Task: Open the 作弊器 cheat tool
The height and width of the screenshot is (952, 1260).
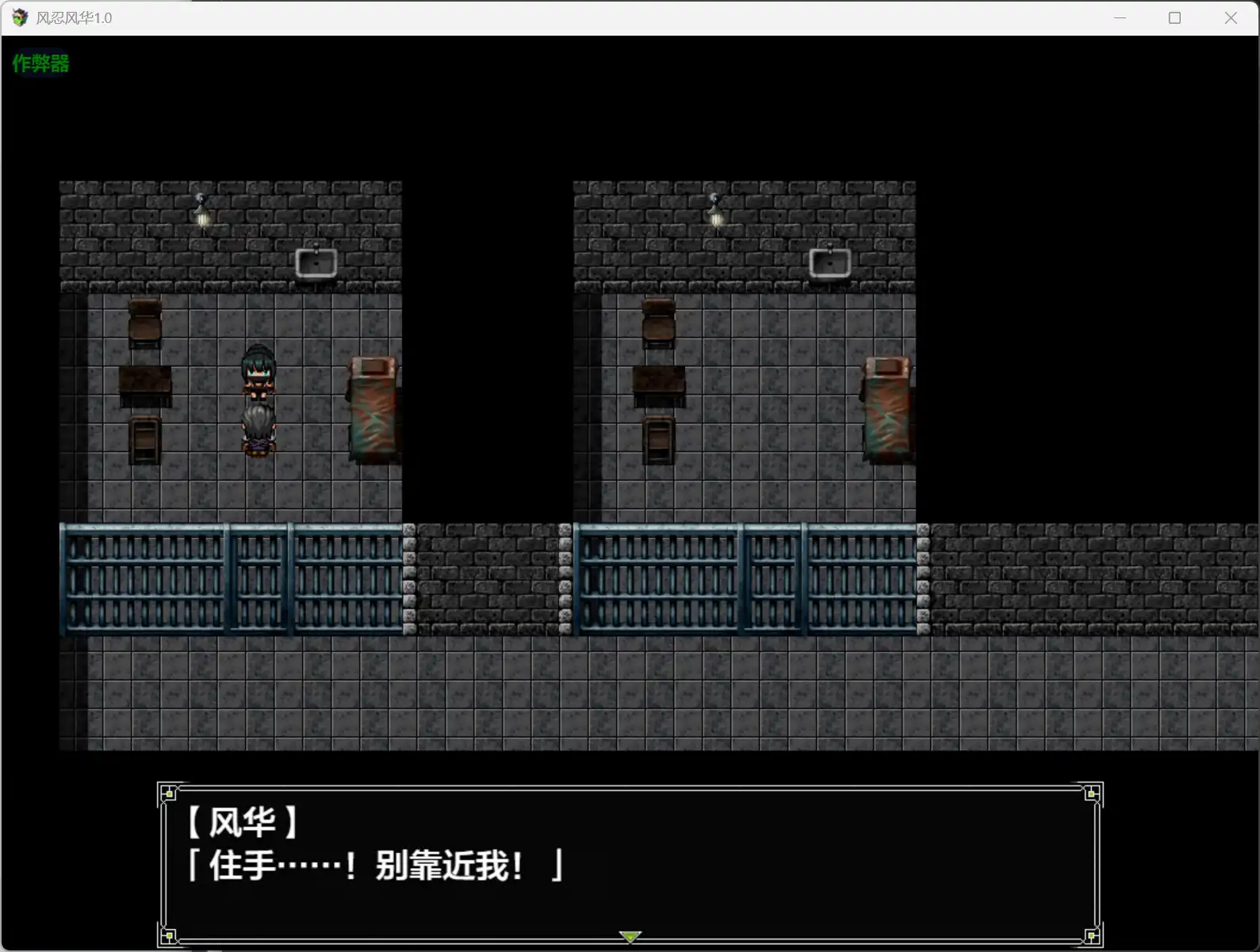Action: point(40,63)
